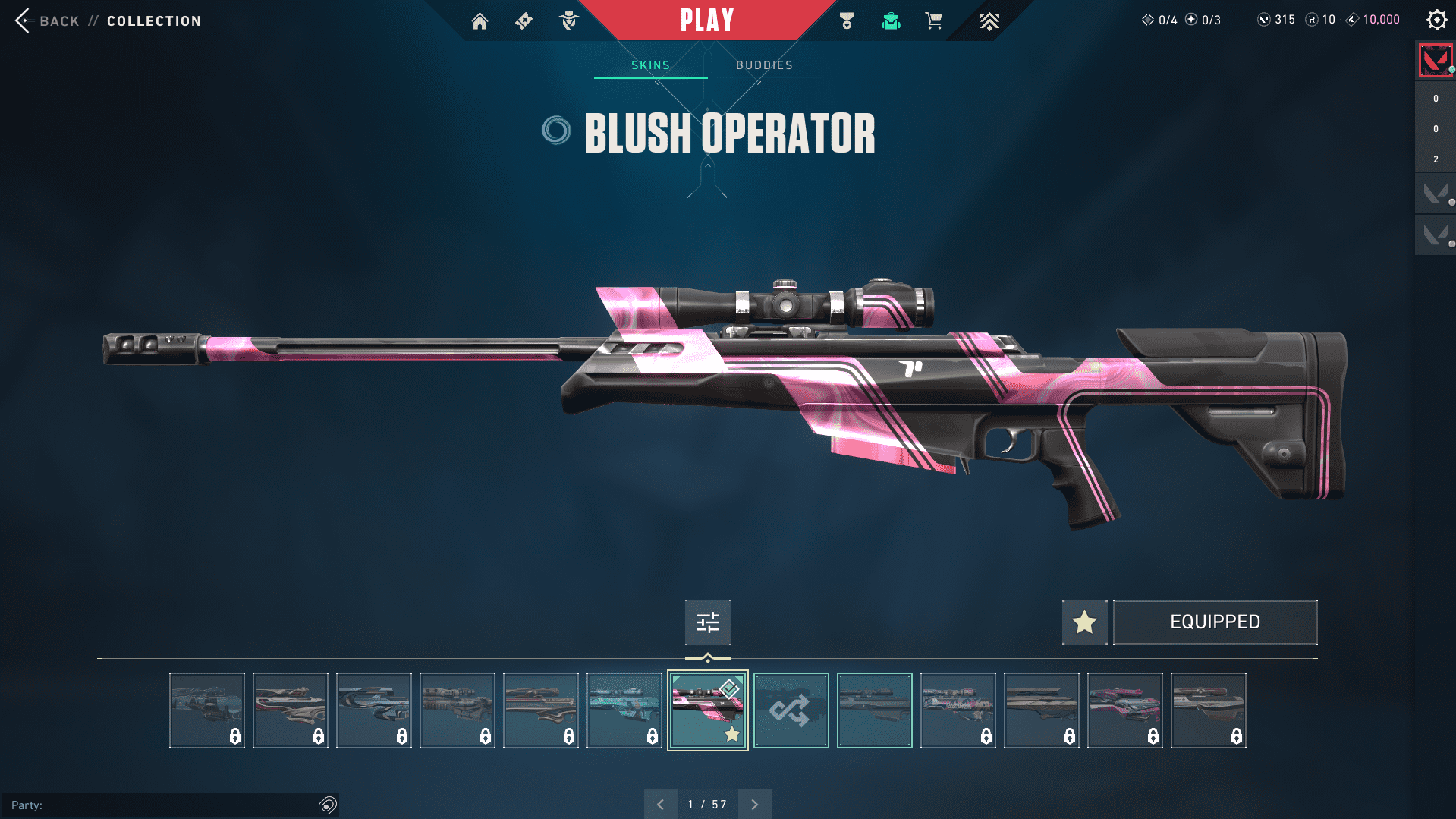This screenshot has width=1456, height=819.
Task: Click the player avatar in social panel
Action: point(1435,60)
